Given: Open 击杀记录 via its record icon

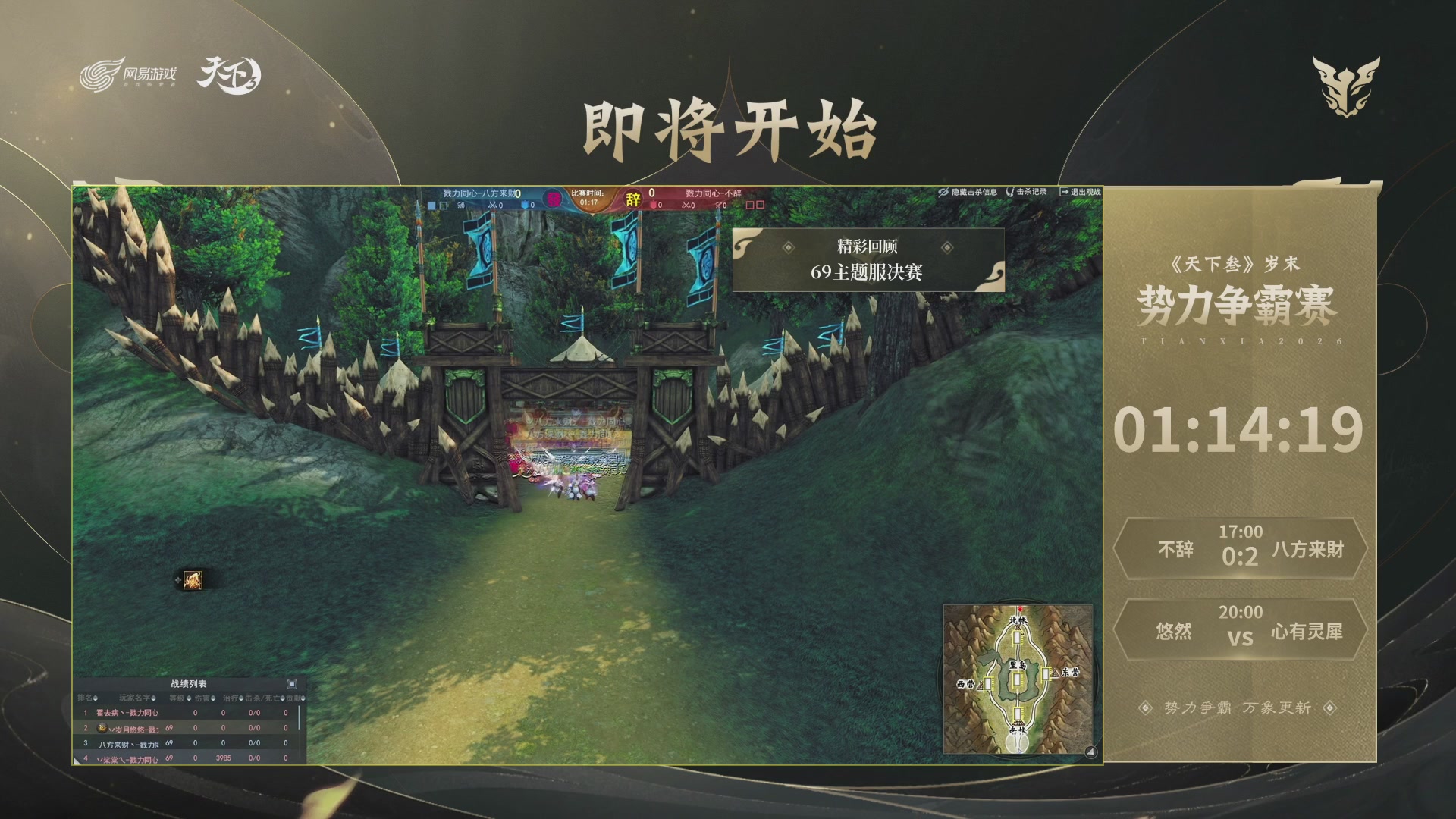Looking at the screenshot, I should (x=1010, y=192).
